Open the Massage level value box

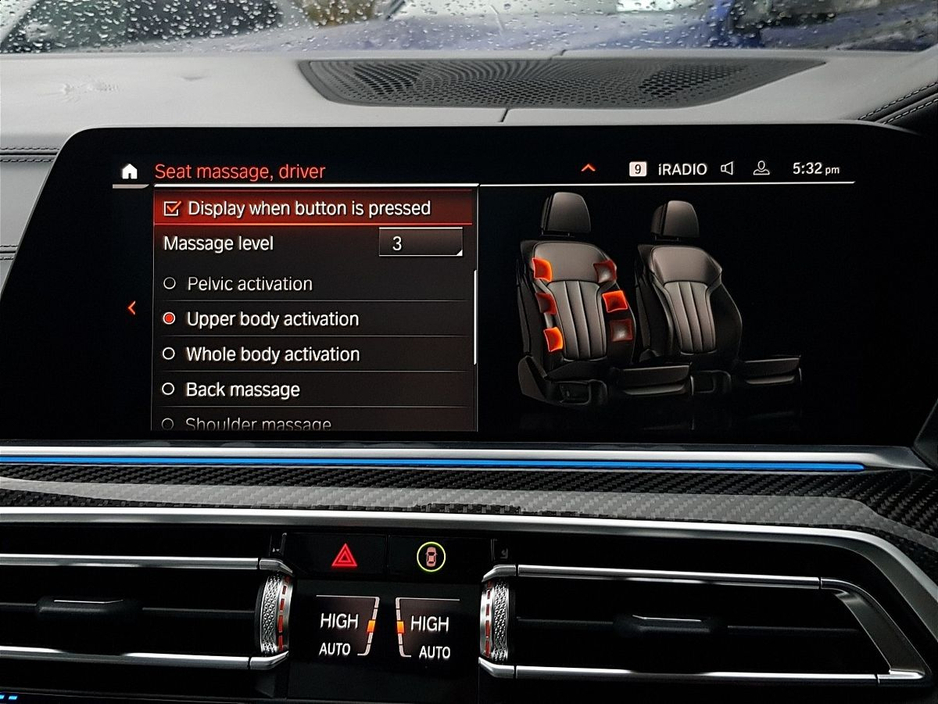(420, 243)
